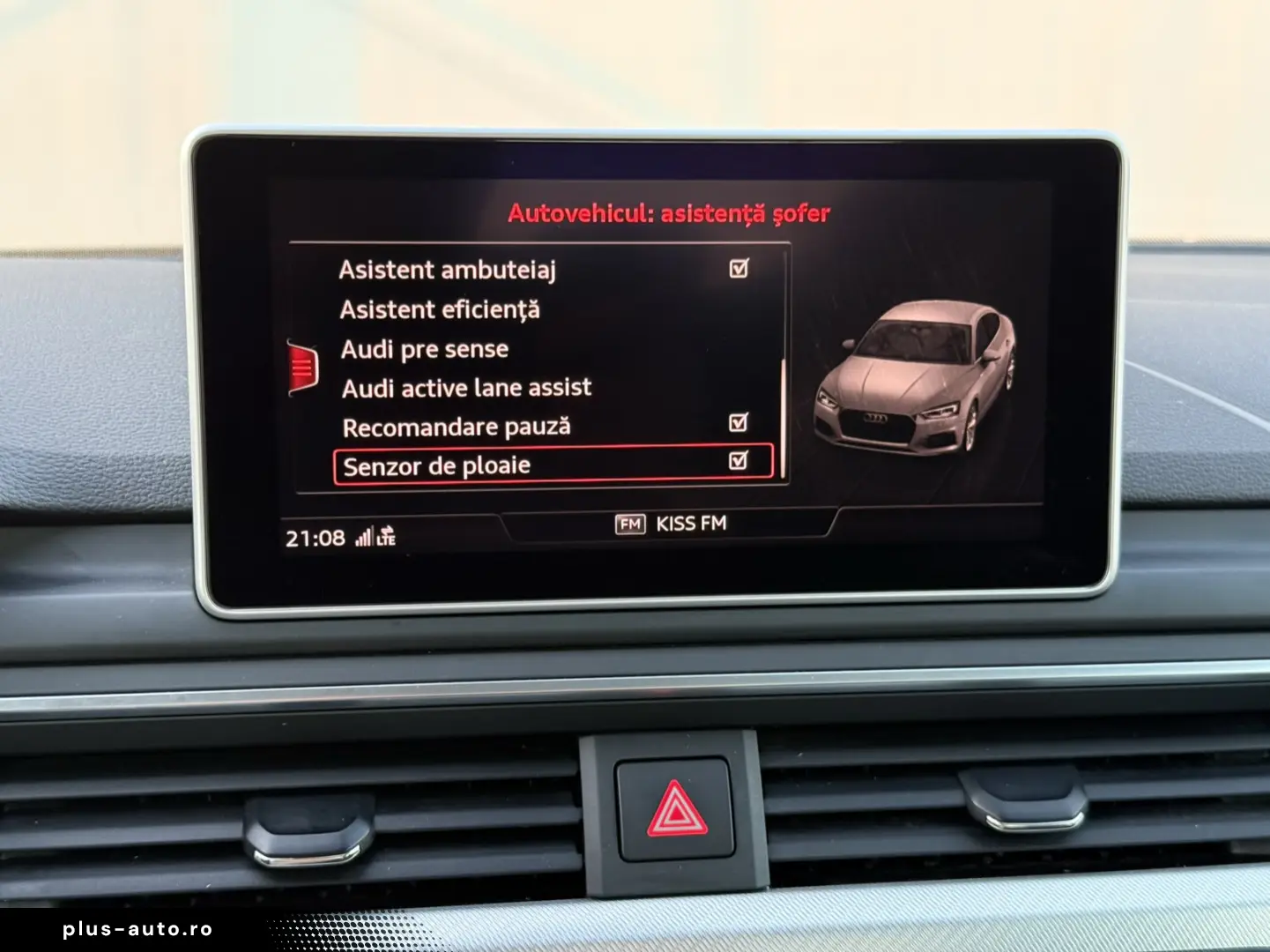Viewport: 1270px width, 952px height.
Task: Open the Audi pre sense entry
Action: [424, 349]
